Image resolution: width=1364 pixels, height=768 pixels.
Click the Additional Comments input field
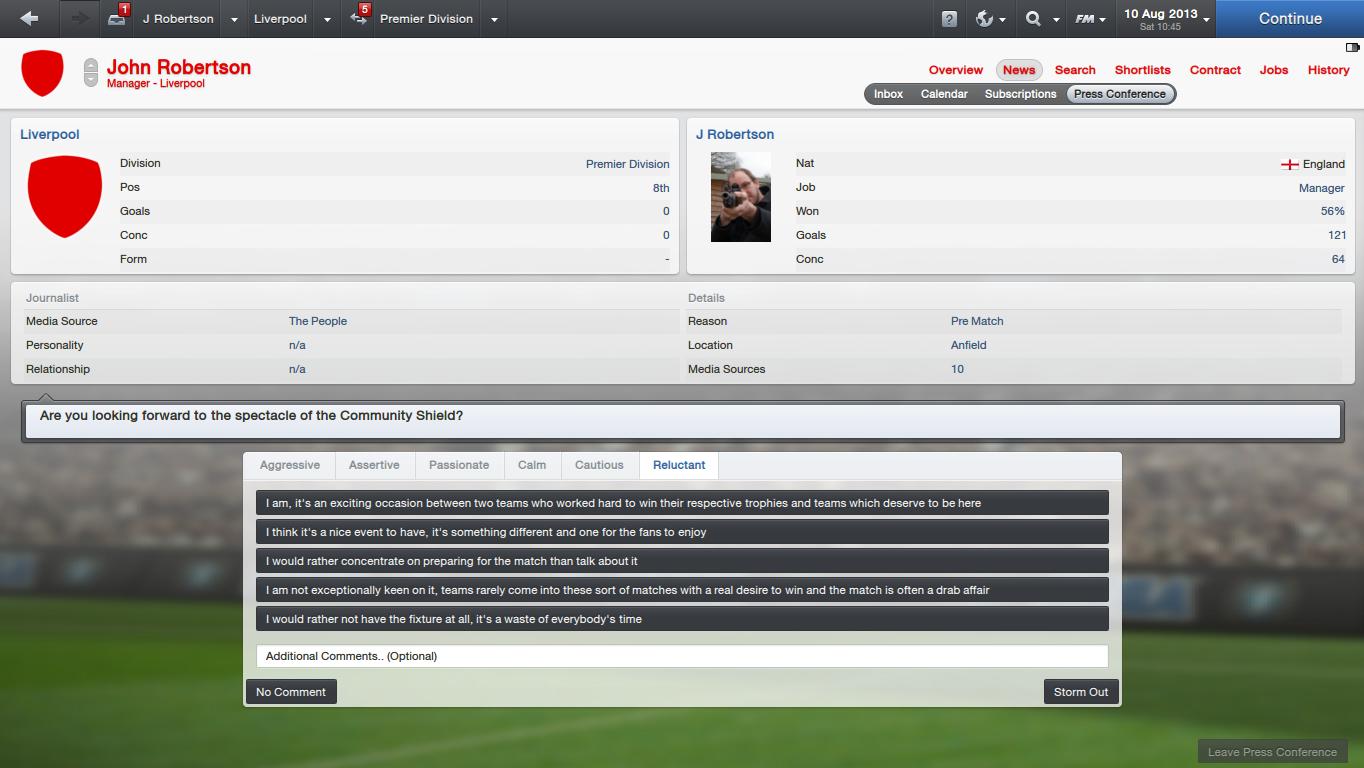coord(683,656)
